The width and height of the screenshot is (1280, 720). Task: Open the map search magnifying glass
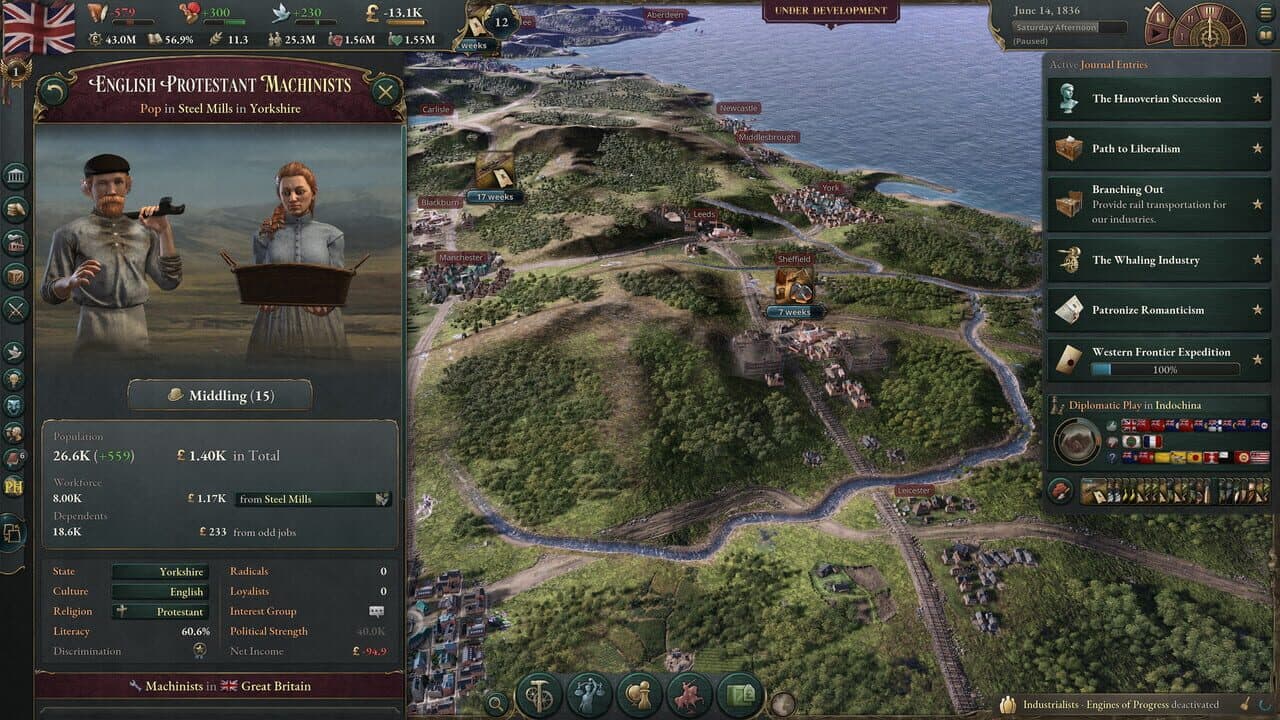495,701
